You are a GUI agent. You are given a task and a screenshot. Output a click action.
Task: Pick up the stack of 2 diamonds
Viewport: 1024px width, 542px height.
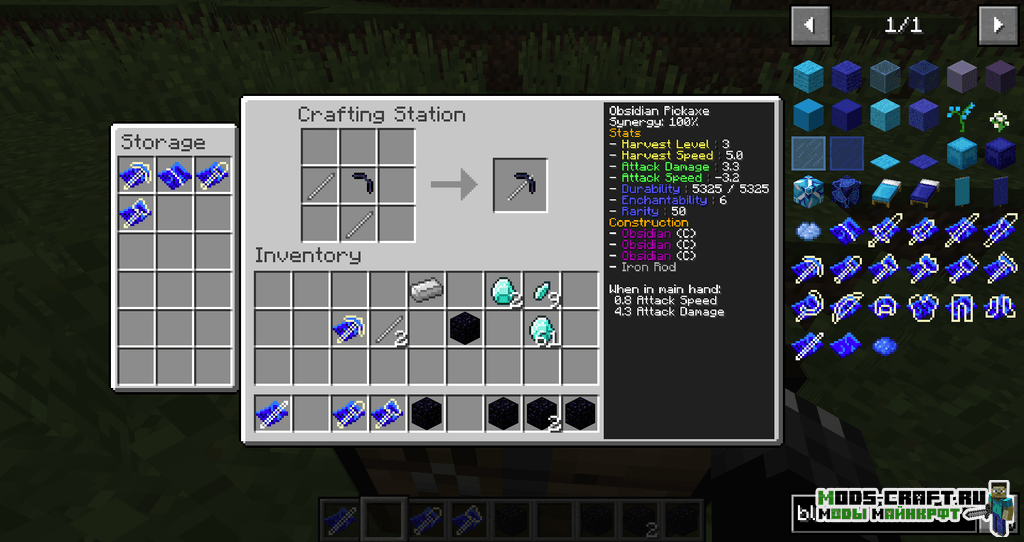[503, 290]
